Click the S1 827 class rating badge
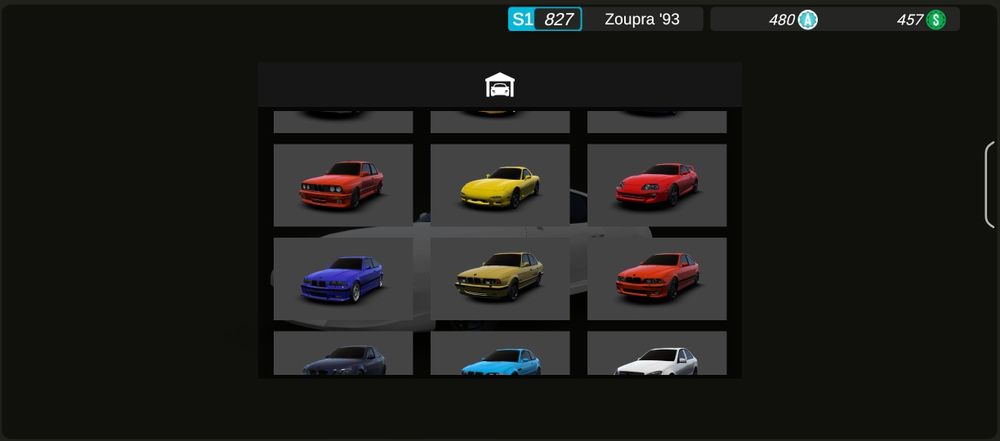Image resolution: width=1000 pixels, height=441 pixels. (x=545, y=19)
